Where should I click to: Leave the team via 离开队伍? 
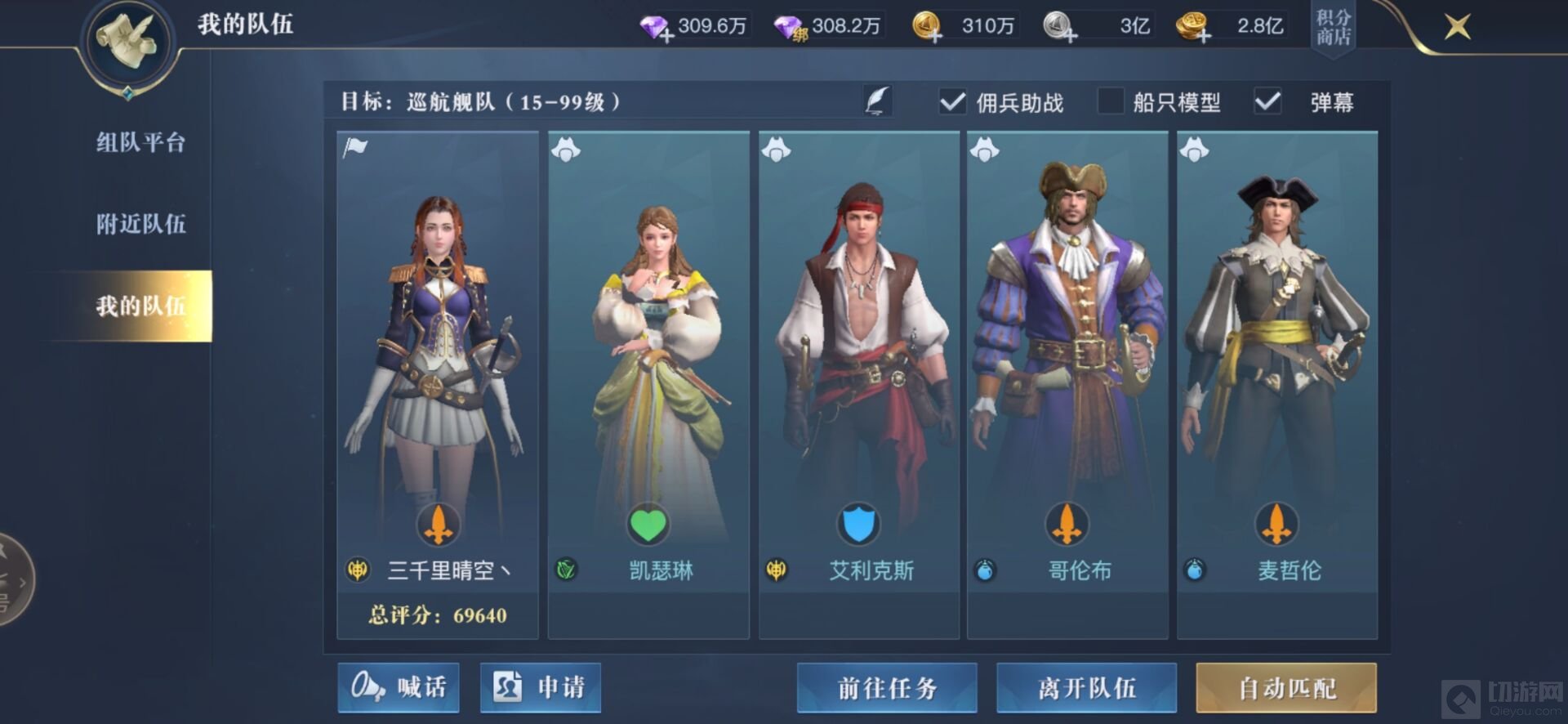(1086, 687)
